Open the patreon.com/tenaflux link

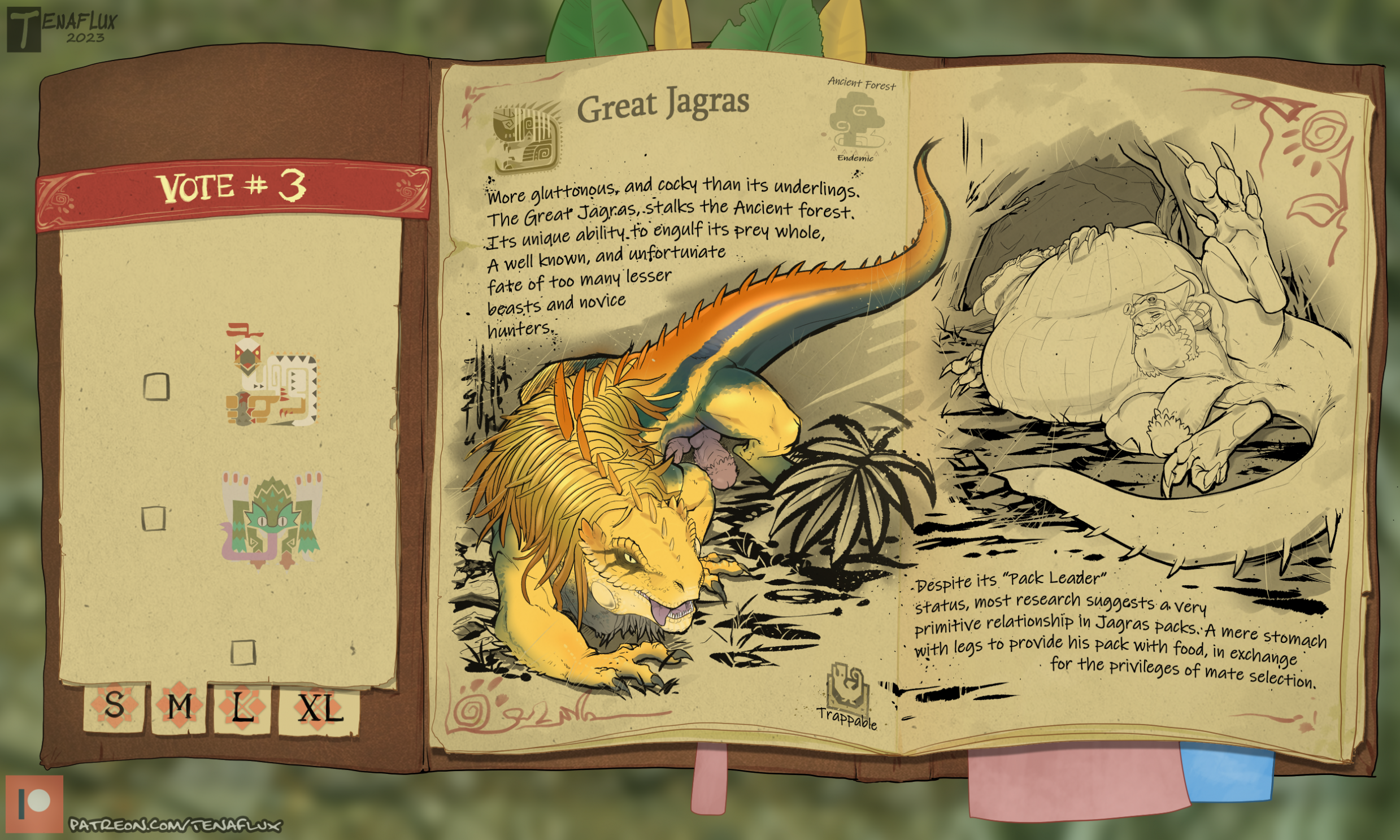click(x=175, y=825)
